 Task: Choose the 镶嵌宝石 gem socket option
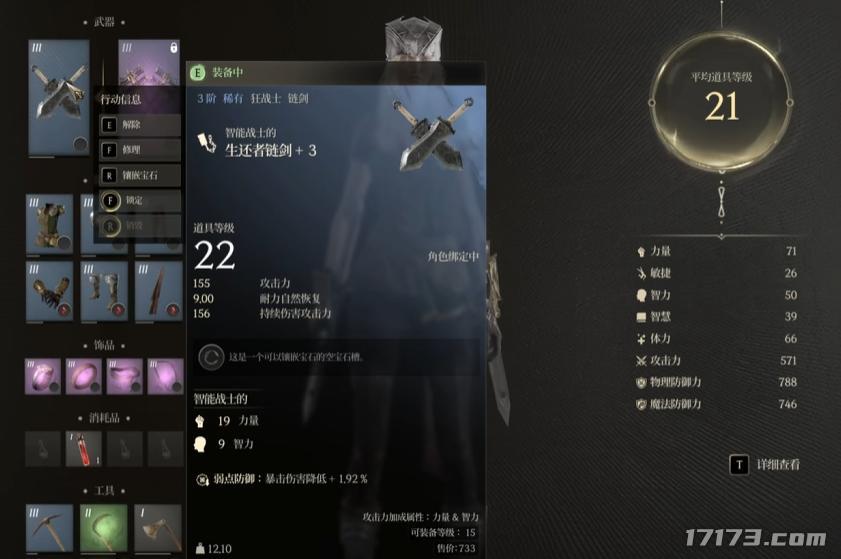coord(139,176)
